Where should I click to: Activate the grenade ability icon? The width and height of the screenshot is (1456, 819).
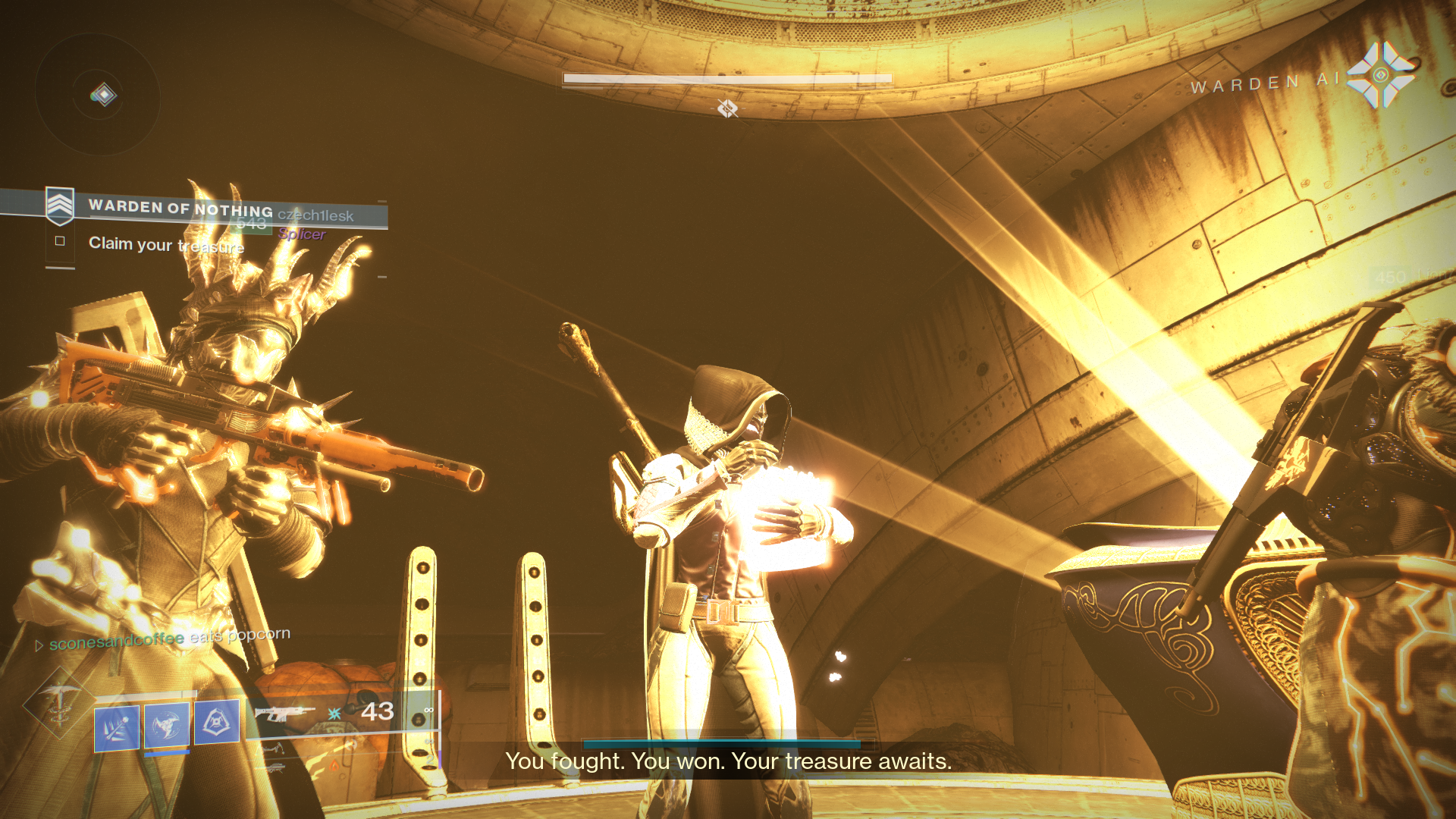point(117,727)
